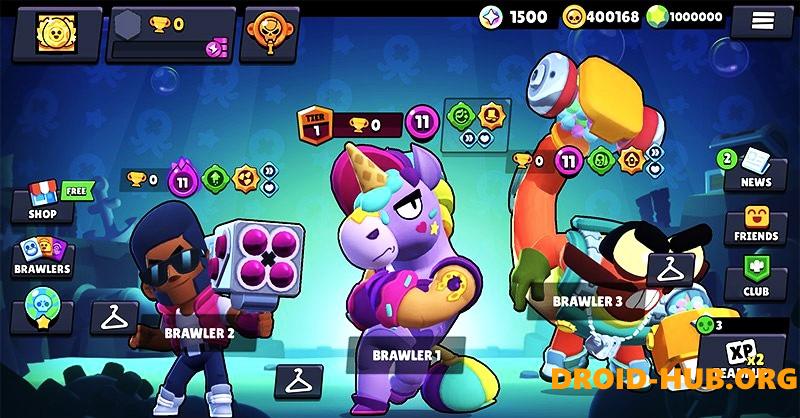800x418 pixels.
Task: Select the Brawler 3 name label
Action: click(587, 300)
